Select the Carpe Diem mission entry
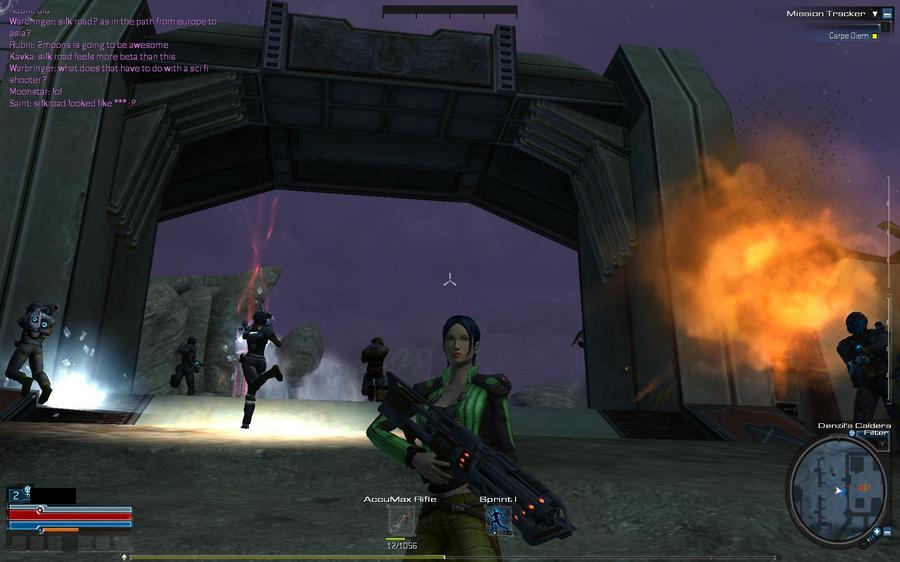This screenshot has width=900, height=562. click(x=849, y=35)
